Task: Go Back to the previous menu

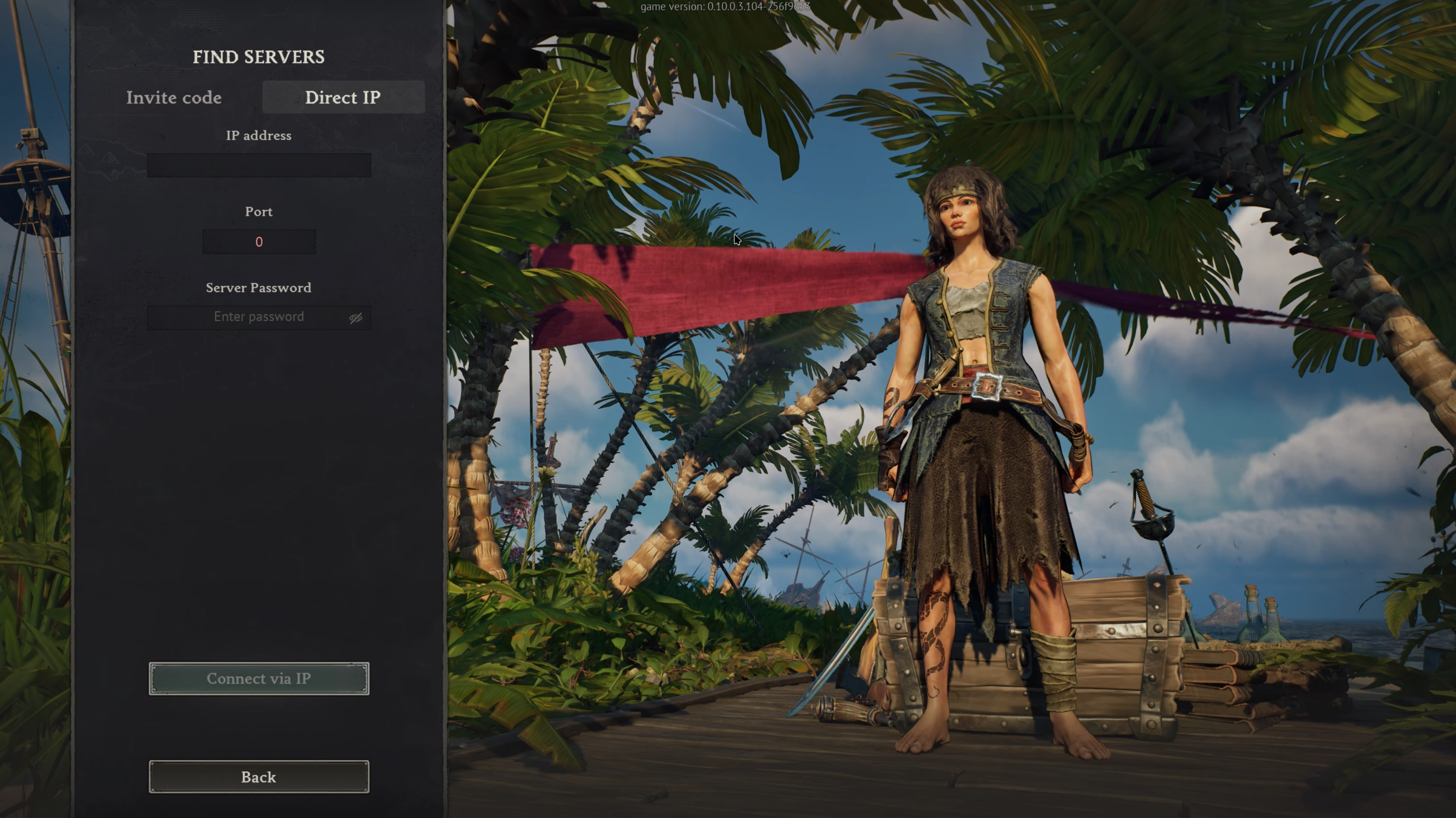Action: (259, 777)
